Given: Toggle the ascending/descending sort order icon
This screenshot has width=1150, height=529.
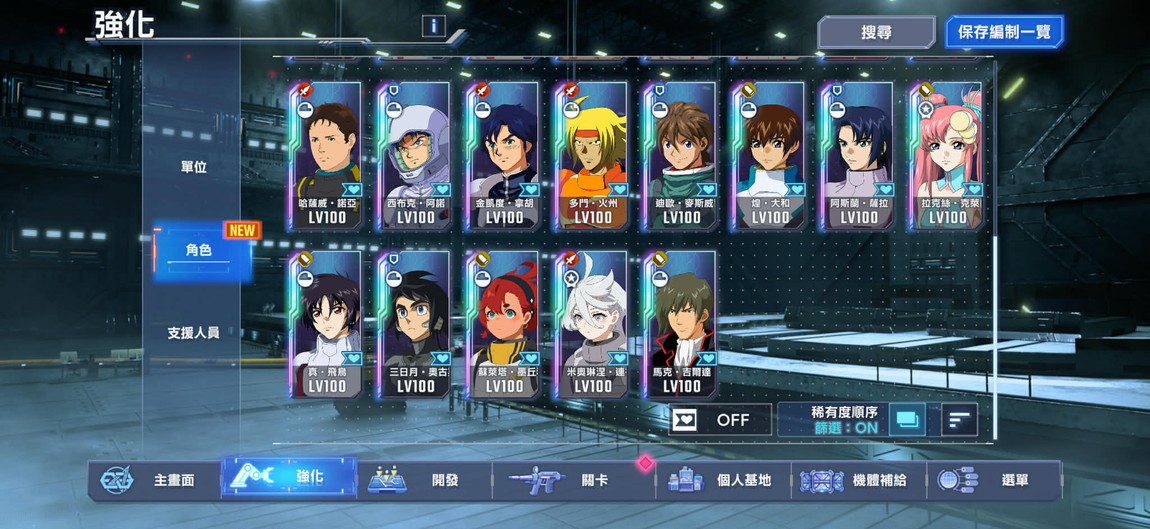Looking at the screenshot, I should pos(958,420).
